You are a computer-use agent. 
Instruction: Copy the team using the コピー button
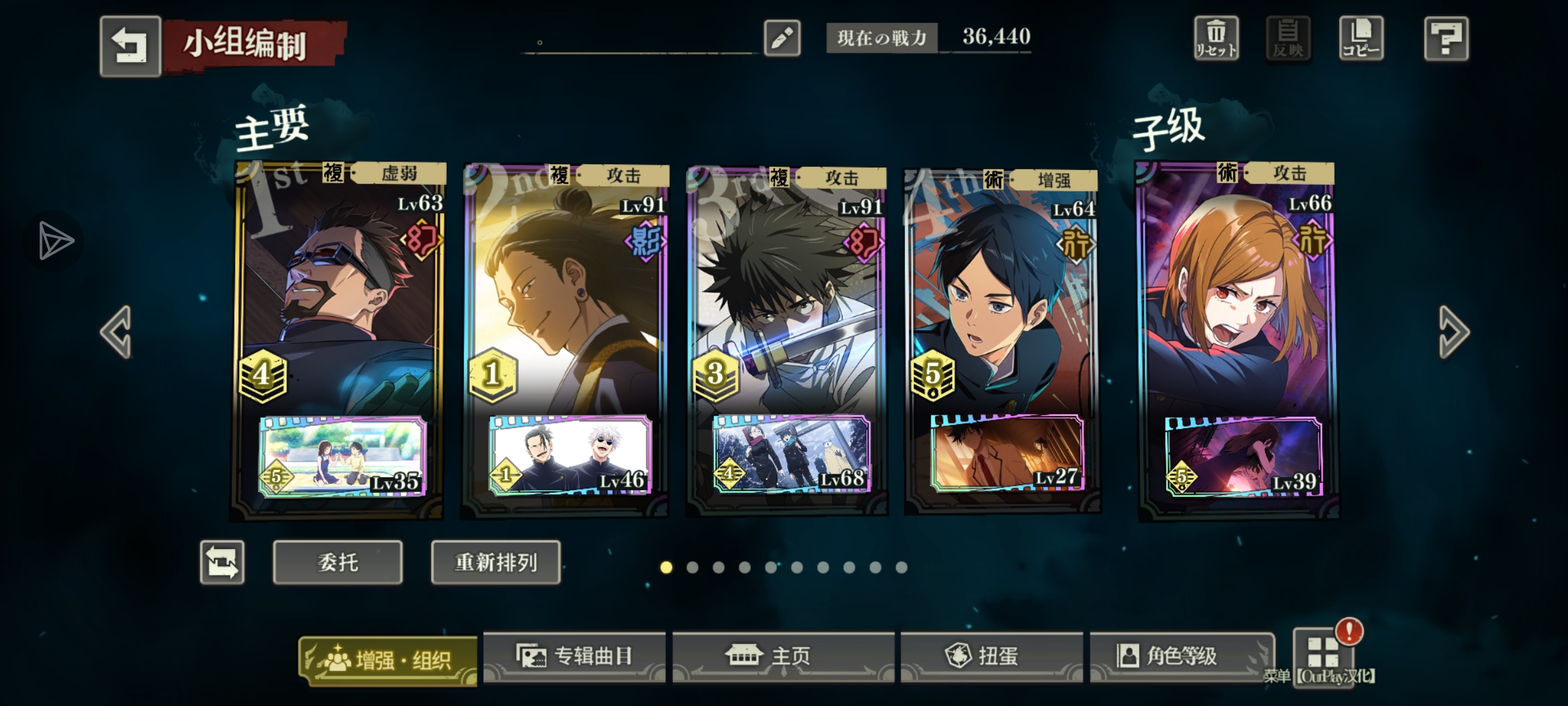coord(1361,39)
